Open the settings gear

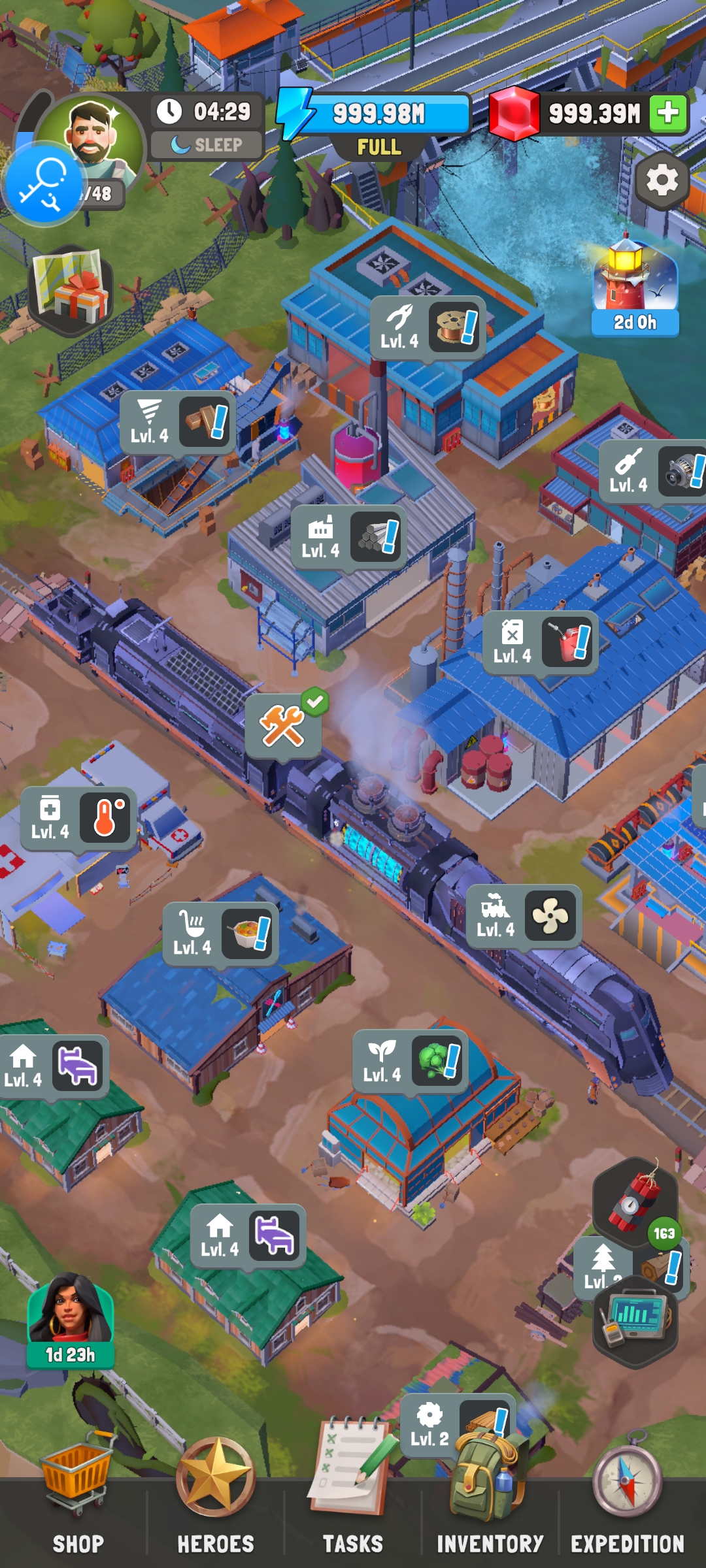click(662, 180)
